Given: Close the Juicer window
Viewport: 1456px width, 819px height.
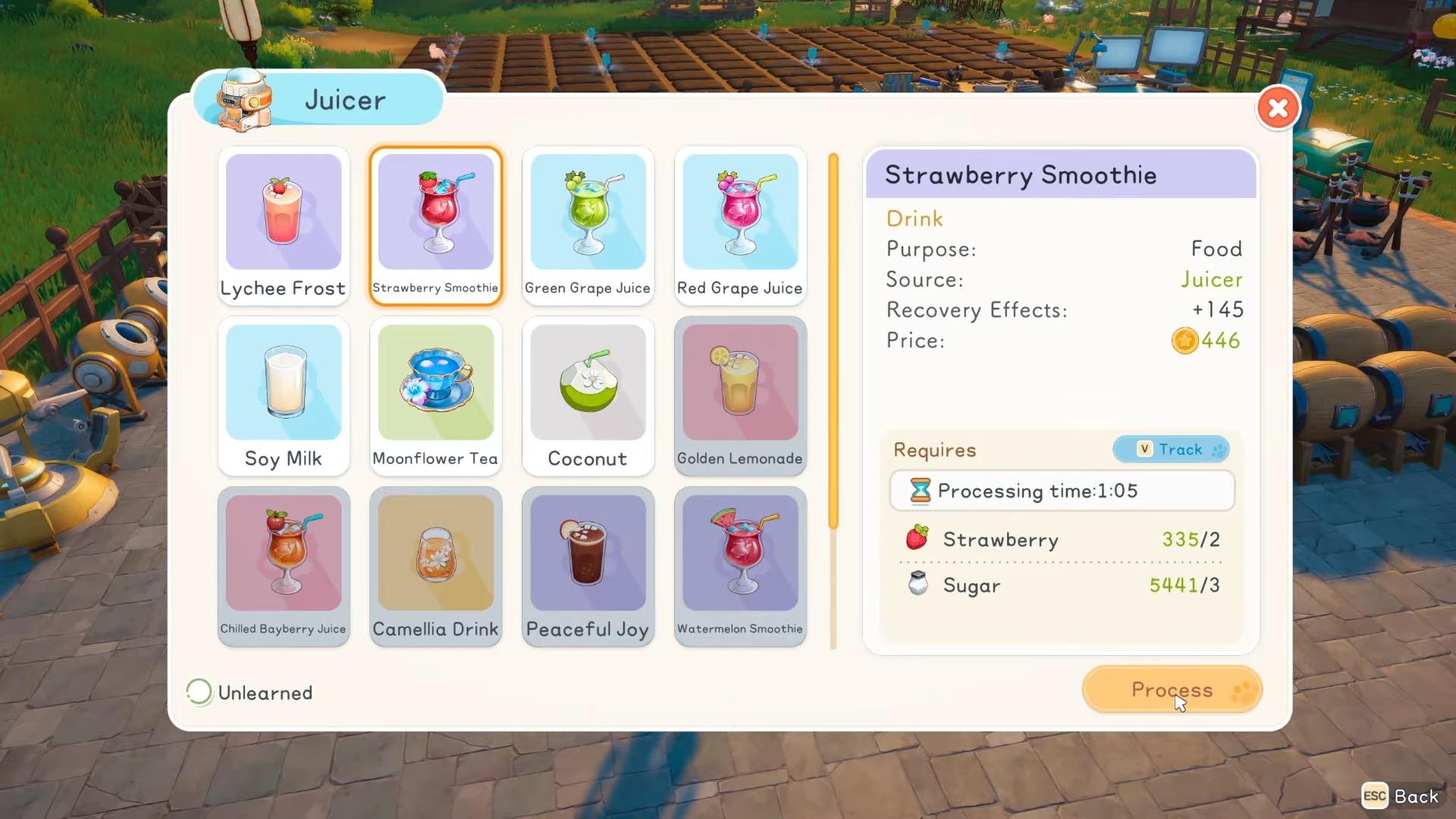Looking at the screenshot, I should [1278, 108].
